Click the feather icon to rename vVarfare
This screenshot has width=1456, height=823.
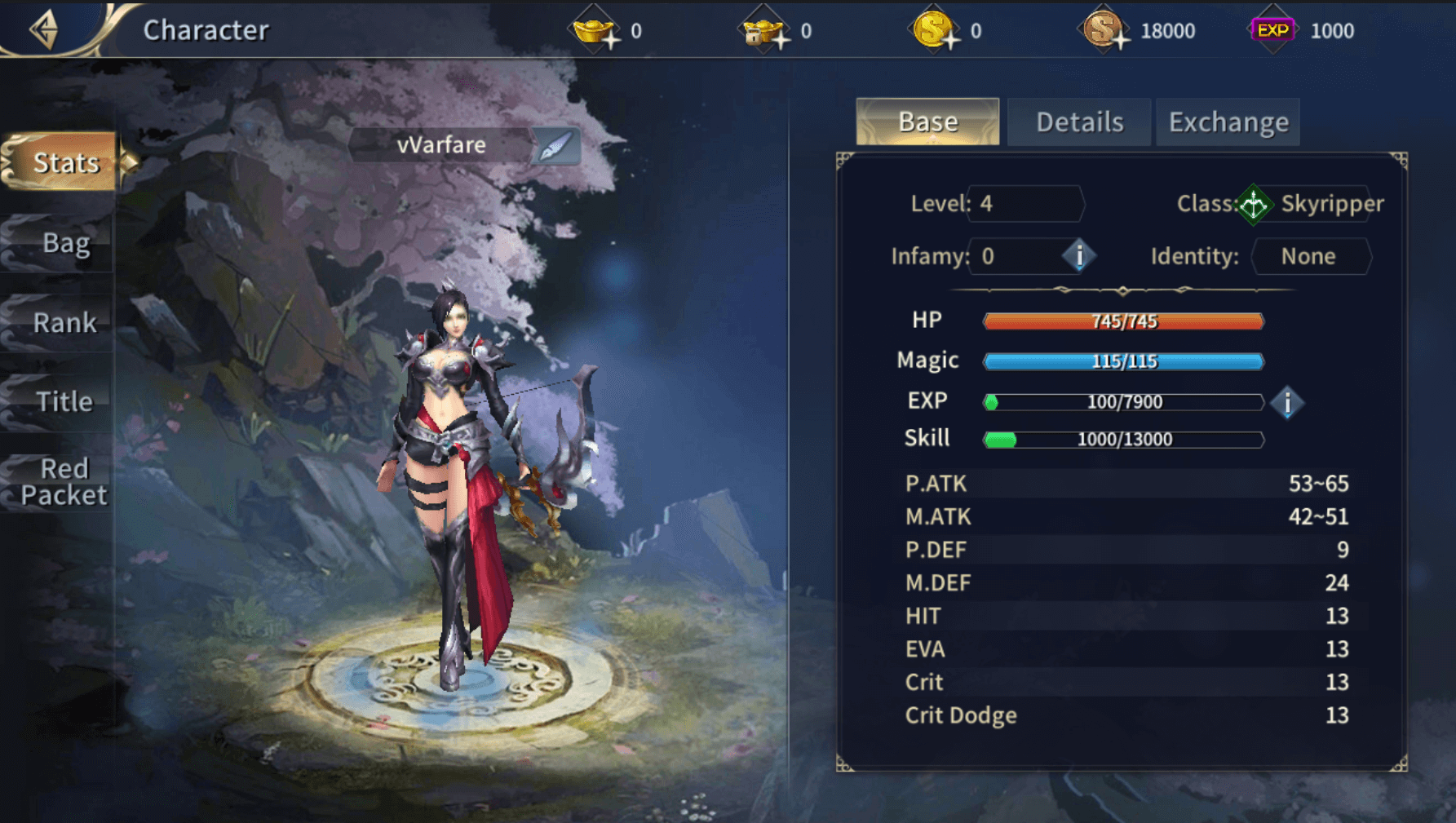coord(555,146)
